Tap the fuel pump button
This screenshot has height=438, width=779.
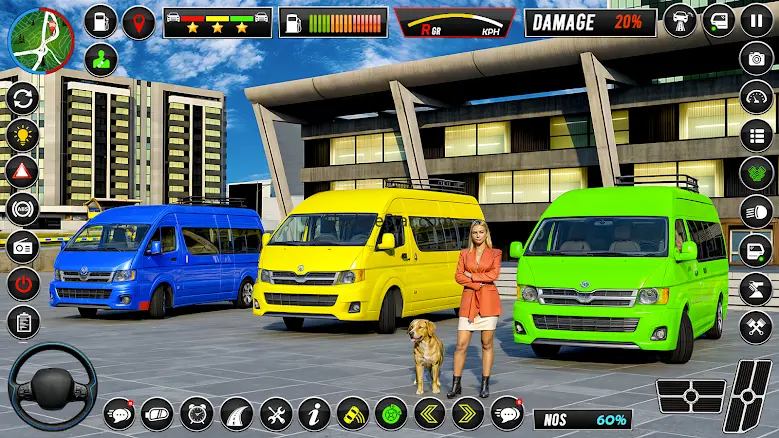click(100, 21)
